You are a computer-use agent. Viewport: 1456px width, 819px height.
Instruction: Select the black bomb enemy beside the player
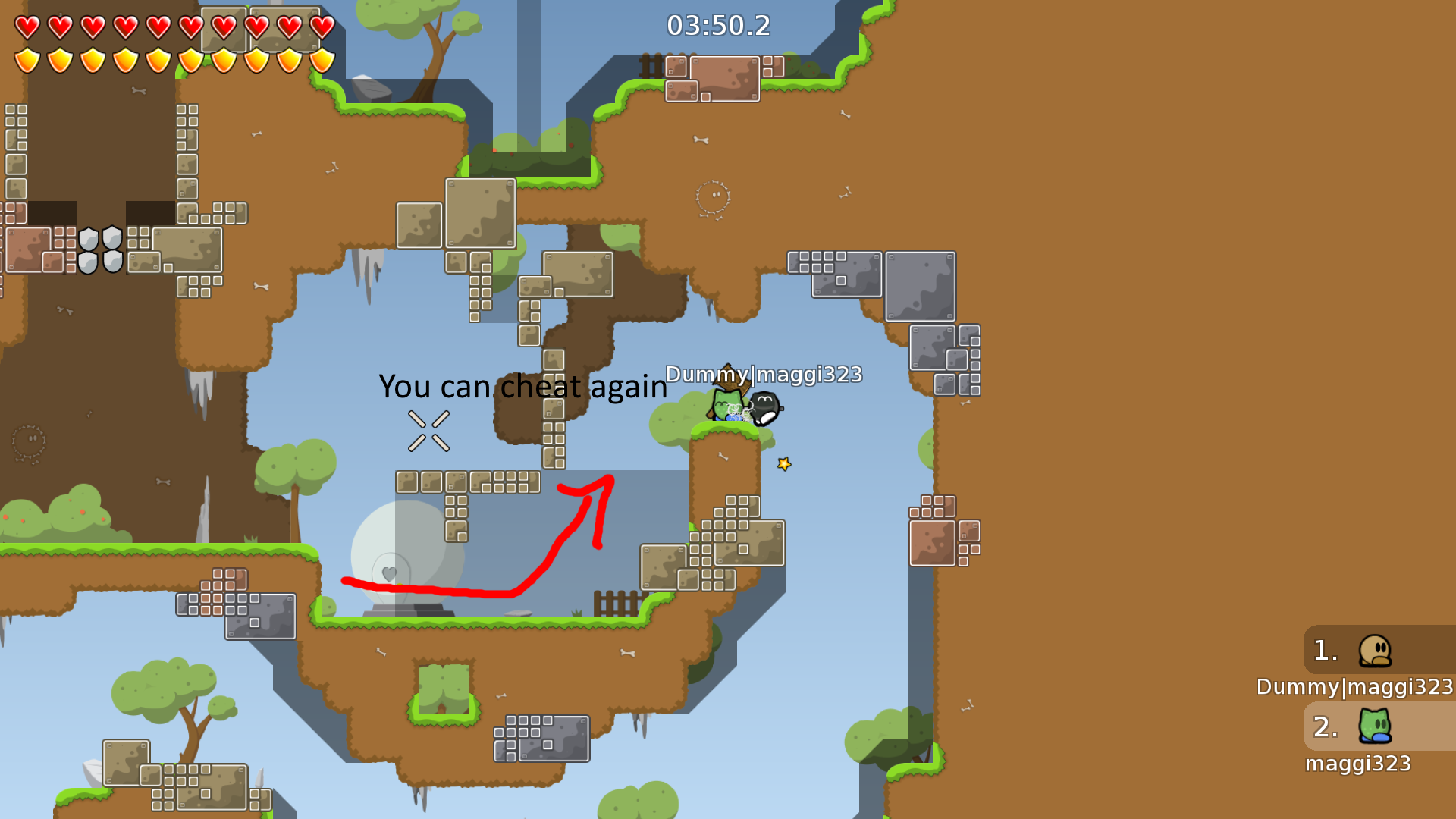pyautogui.click(x=764, y=408)
